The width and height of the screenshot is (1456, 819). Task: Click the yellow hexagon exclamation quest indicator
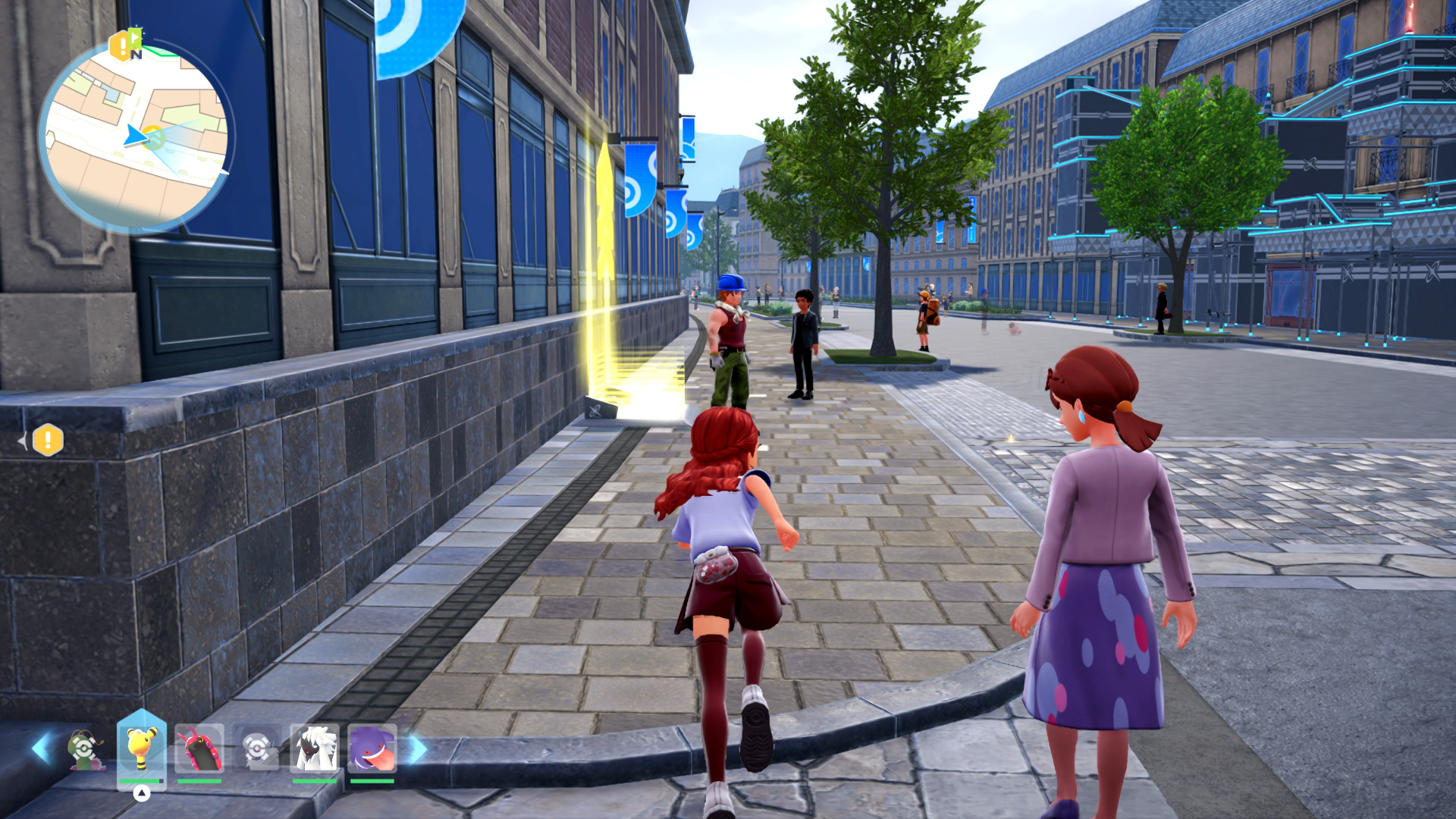[48, 440]
